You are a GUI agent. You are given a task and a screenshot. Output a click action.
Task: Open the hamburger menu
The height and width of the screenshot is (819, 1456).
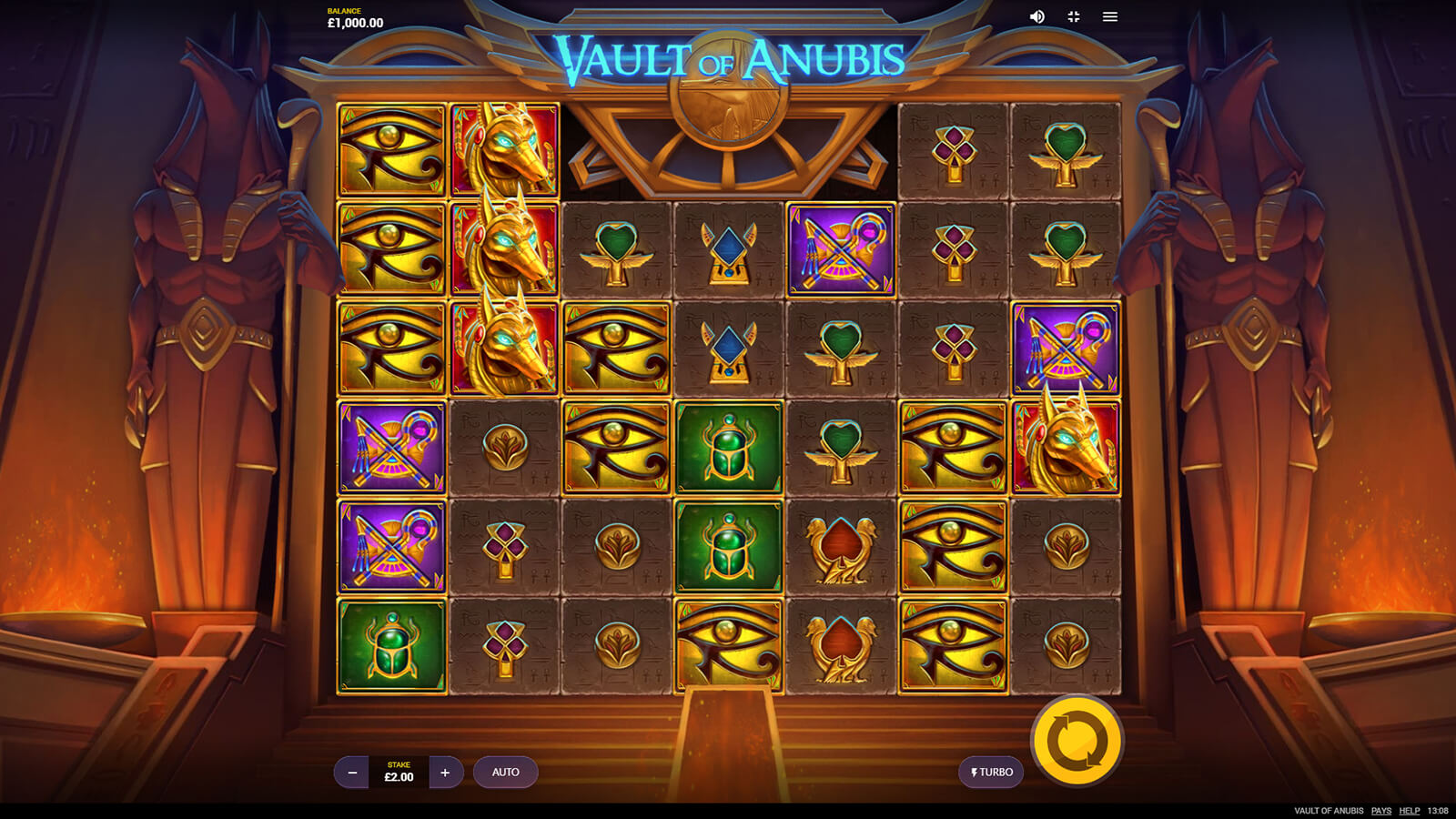point(1110,16)
